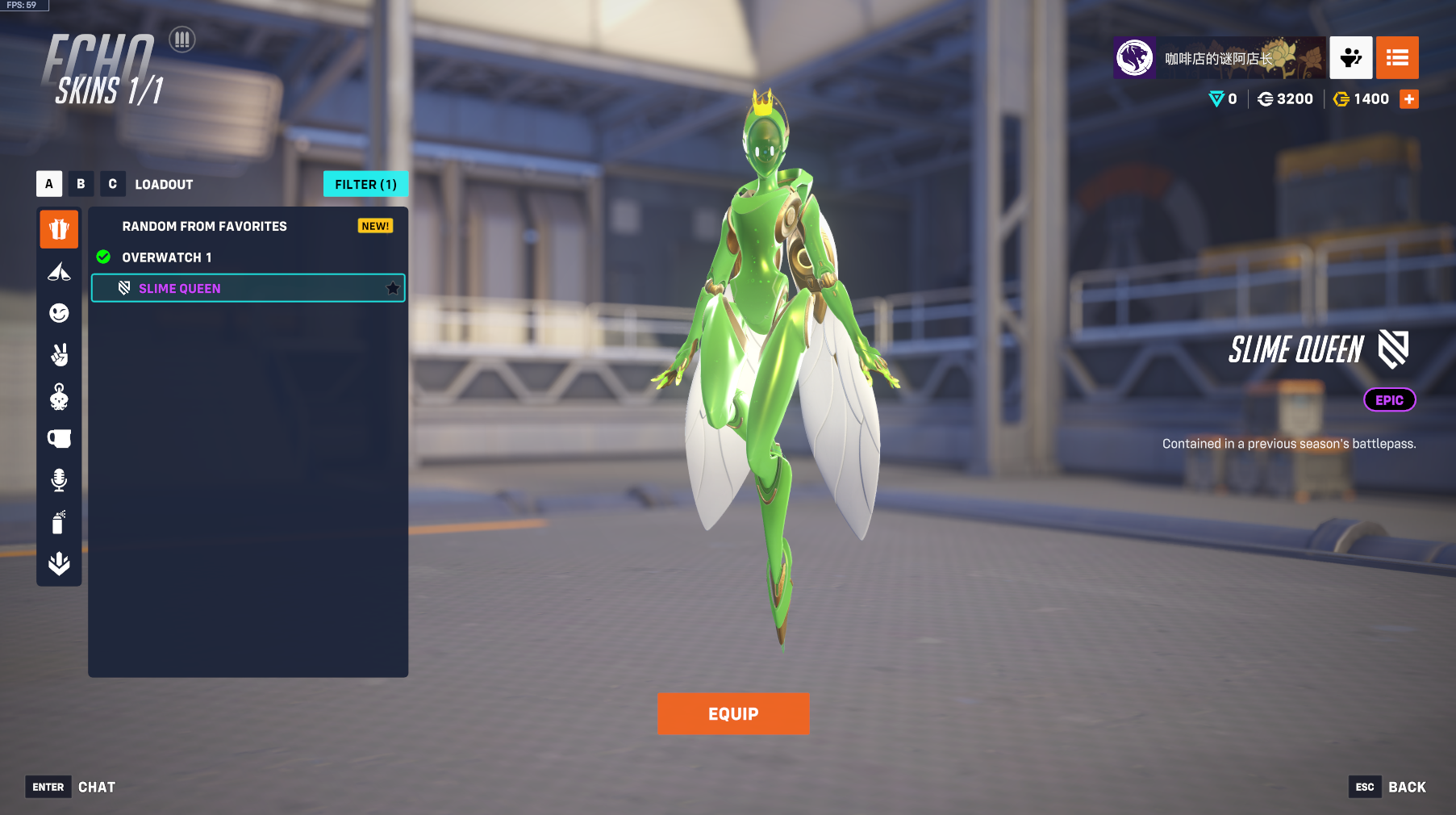Click the player profile name card
This screenshot has height=815, width=1456.
coord(1218,58)
